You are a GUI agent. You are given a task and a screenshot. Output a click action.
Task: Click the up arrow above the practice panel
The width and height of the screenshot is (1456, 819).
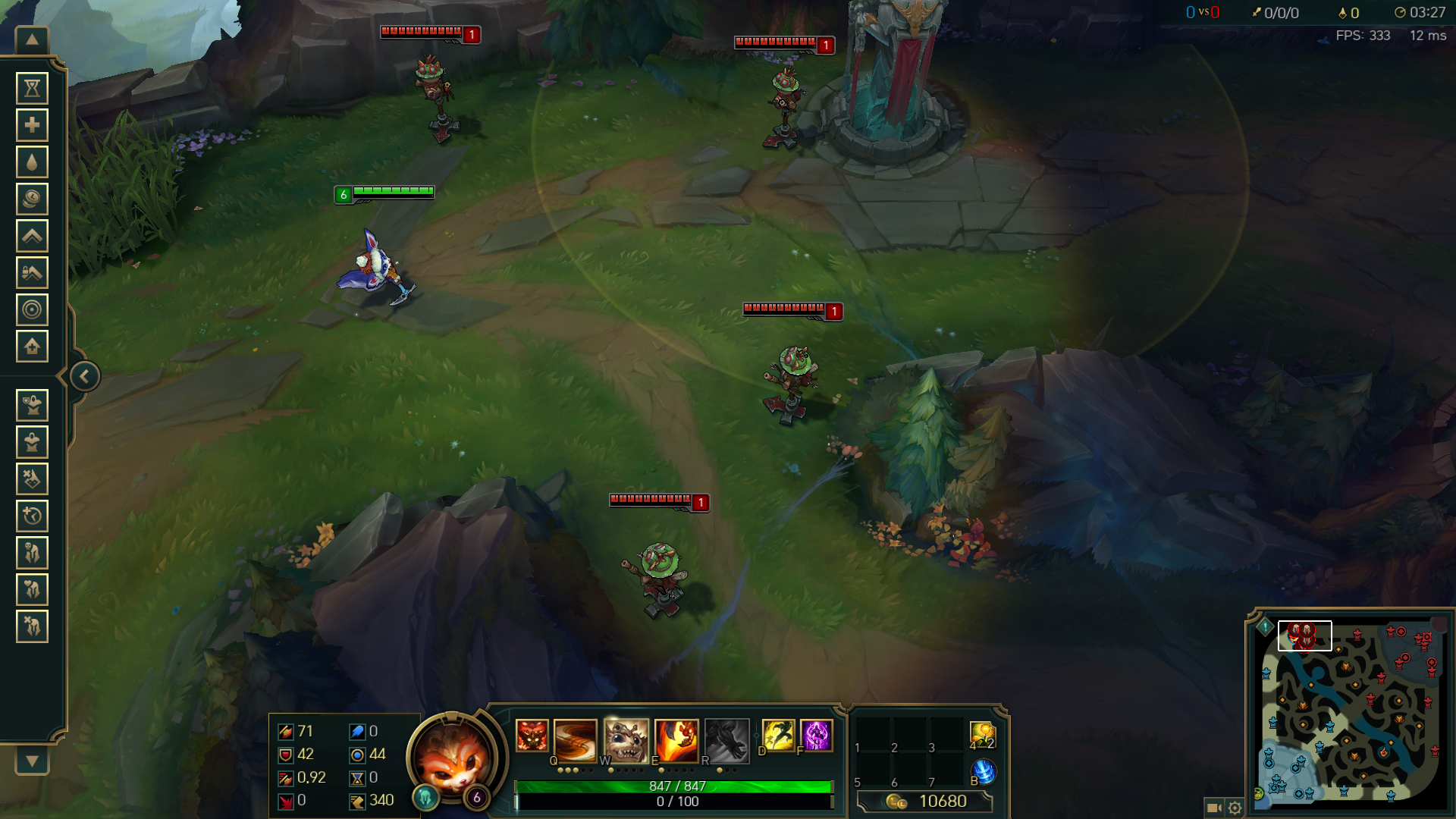coord(32,40)
